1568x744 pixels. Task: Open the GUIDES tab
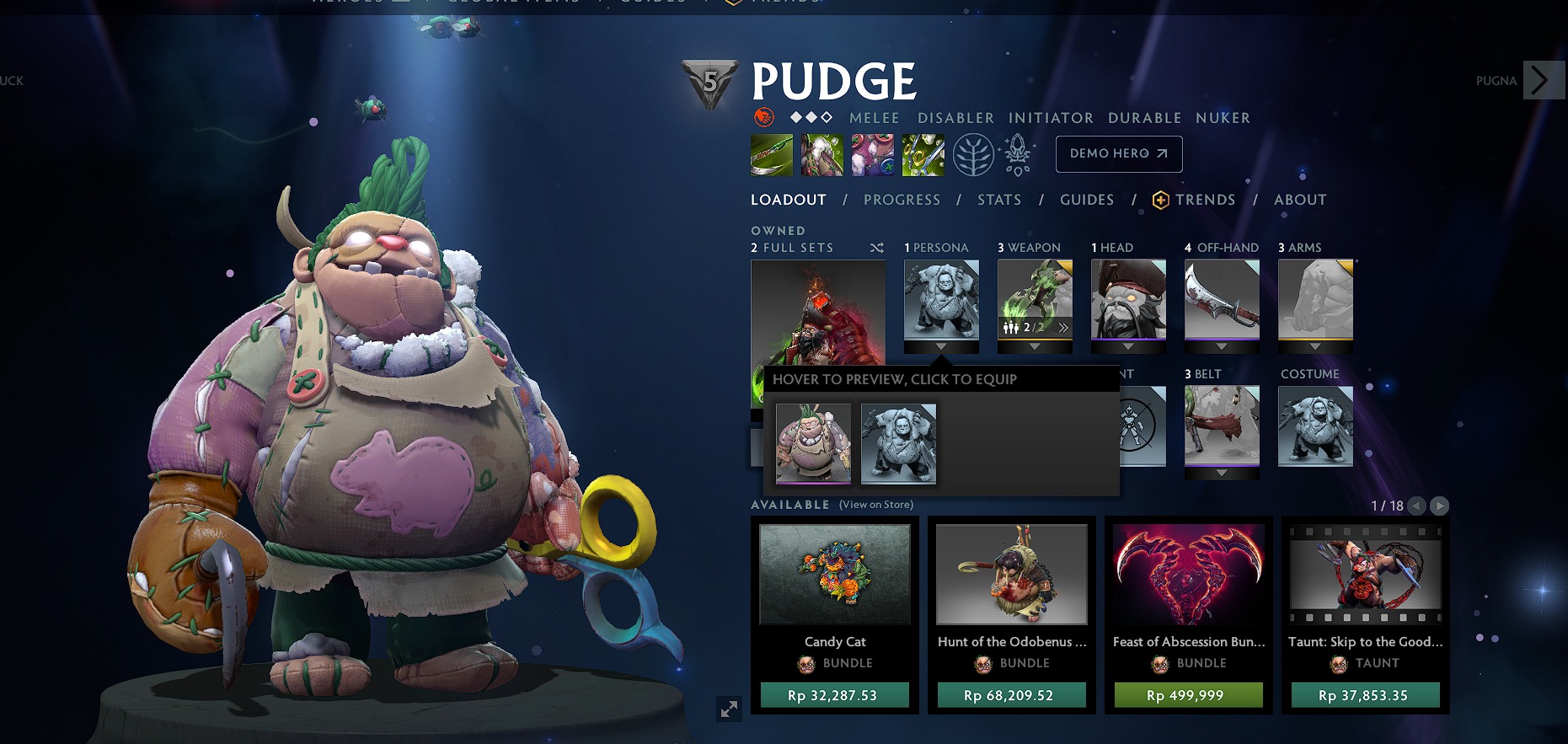pyautogui.click(x=1087, y=200)
